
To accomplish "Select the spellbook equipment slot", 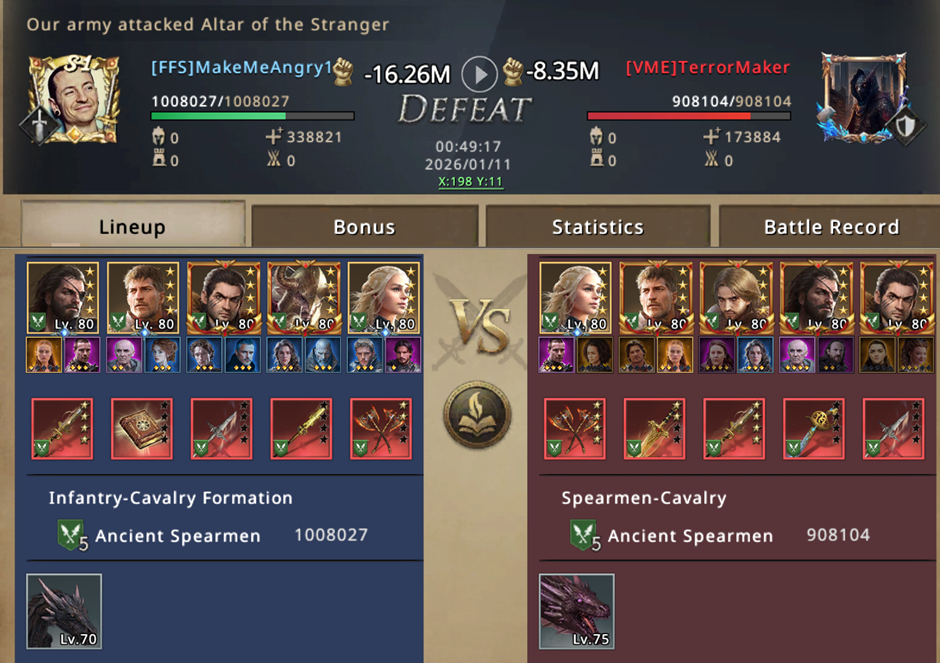I will [142, 429].
